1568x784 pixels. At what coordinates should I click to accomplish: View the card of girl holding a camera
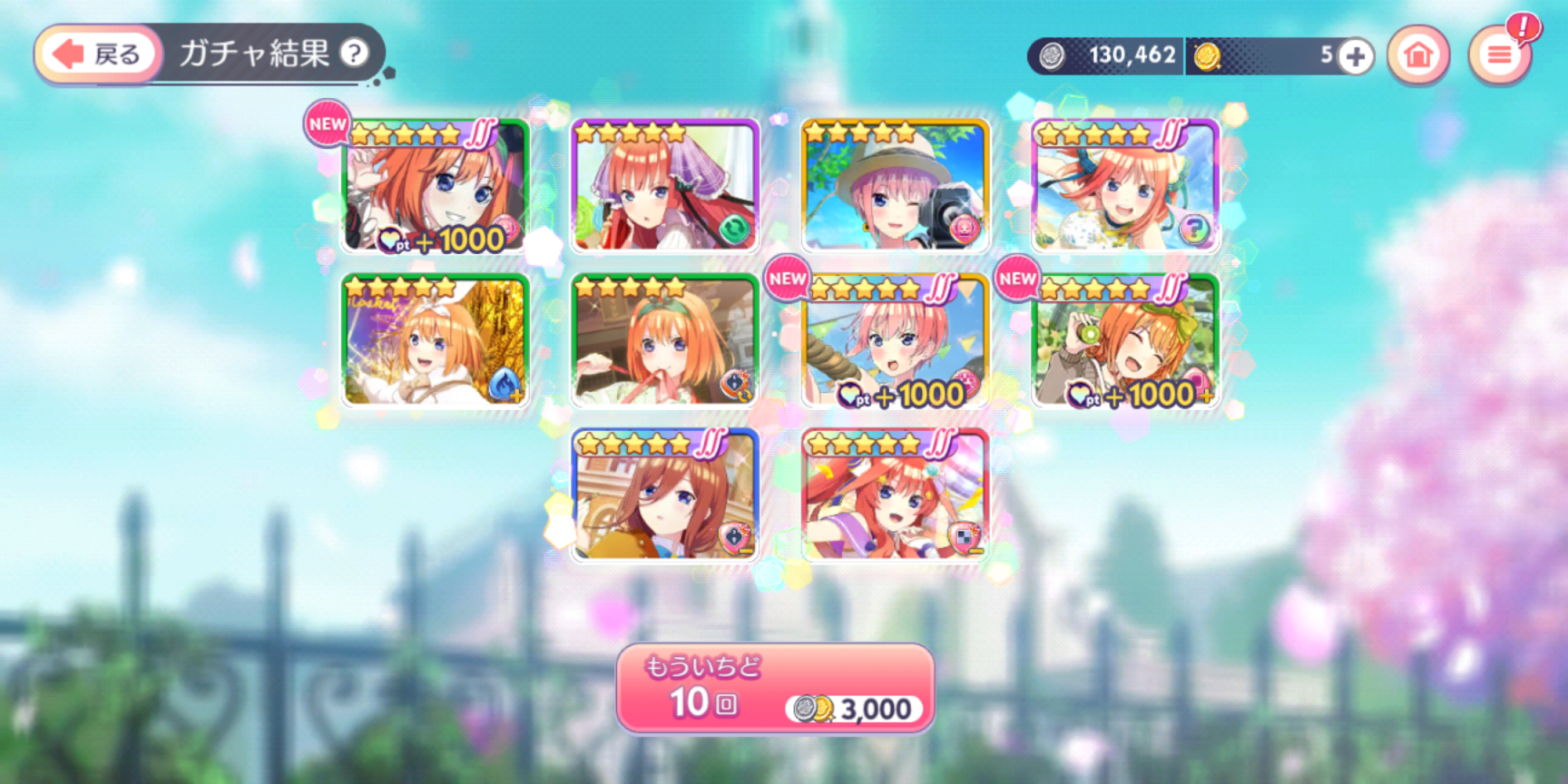click(895, 186)
